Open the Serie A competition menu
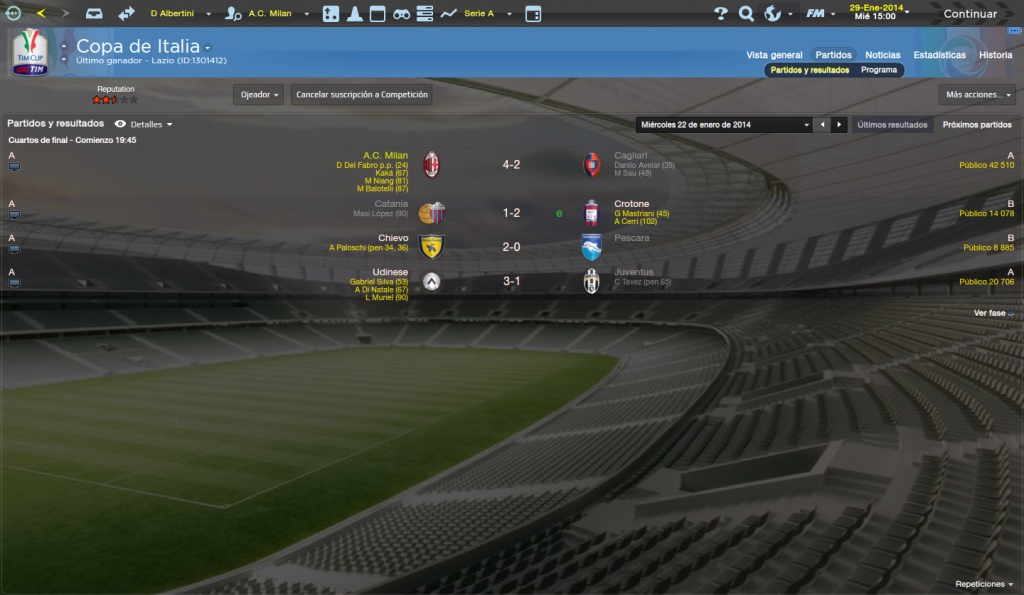 point(487,14)
